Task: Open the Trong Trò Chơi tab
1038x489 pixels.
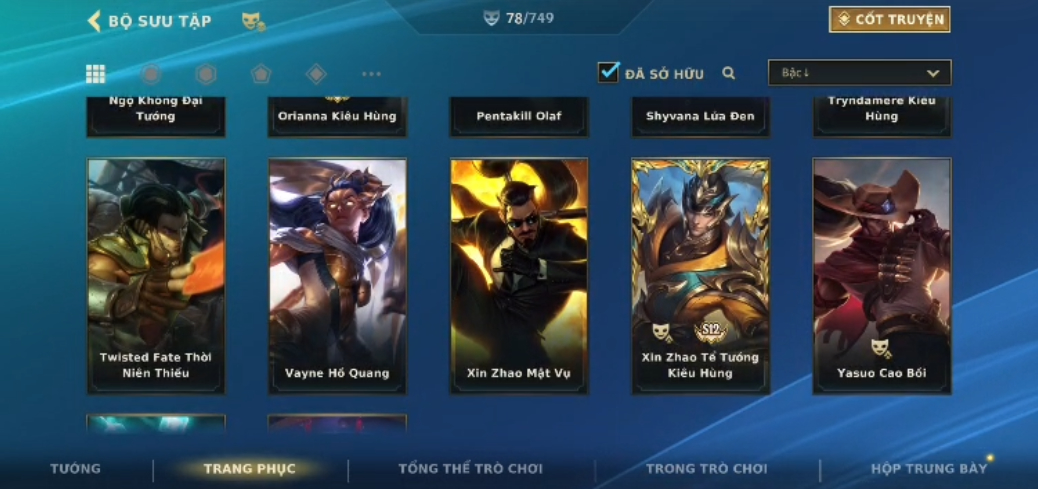Action: click(706, 468)
